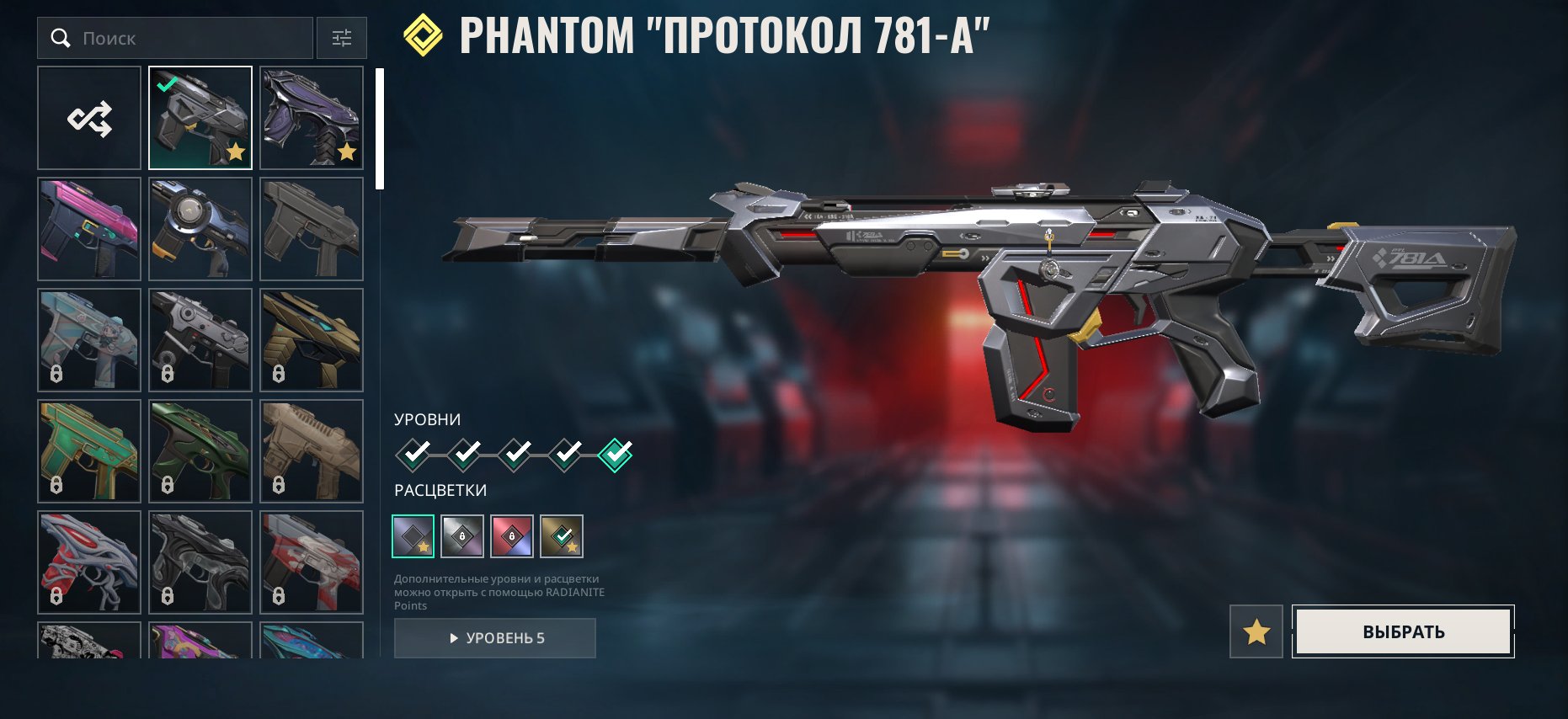Click the yellow diamond icon beside the skin title
The width and height of the screenshot is (1568, 719).
[x=423, y=35]
